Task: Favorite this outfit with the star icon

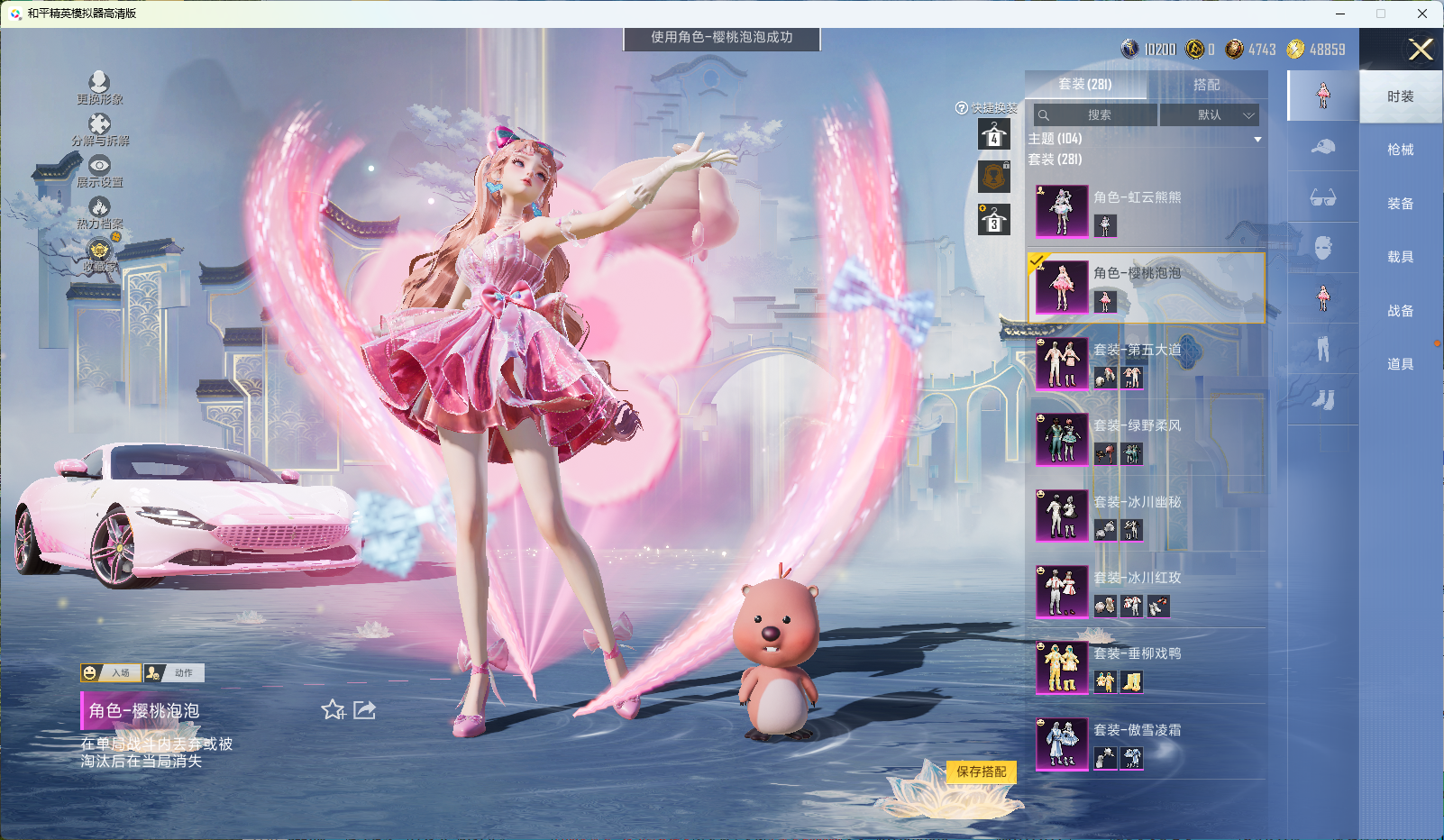Action: 334,710
